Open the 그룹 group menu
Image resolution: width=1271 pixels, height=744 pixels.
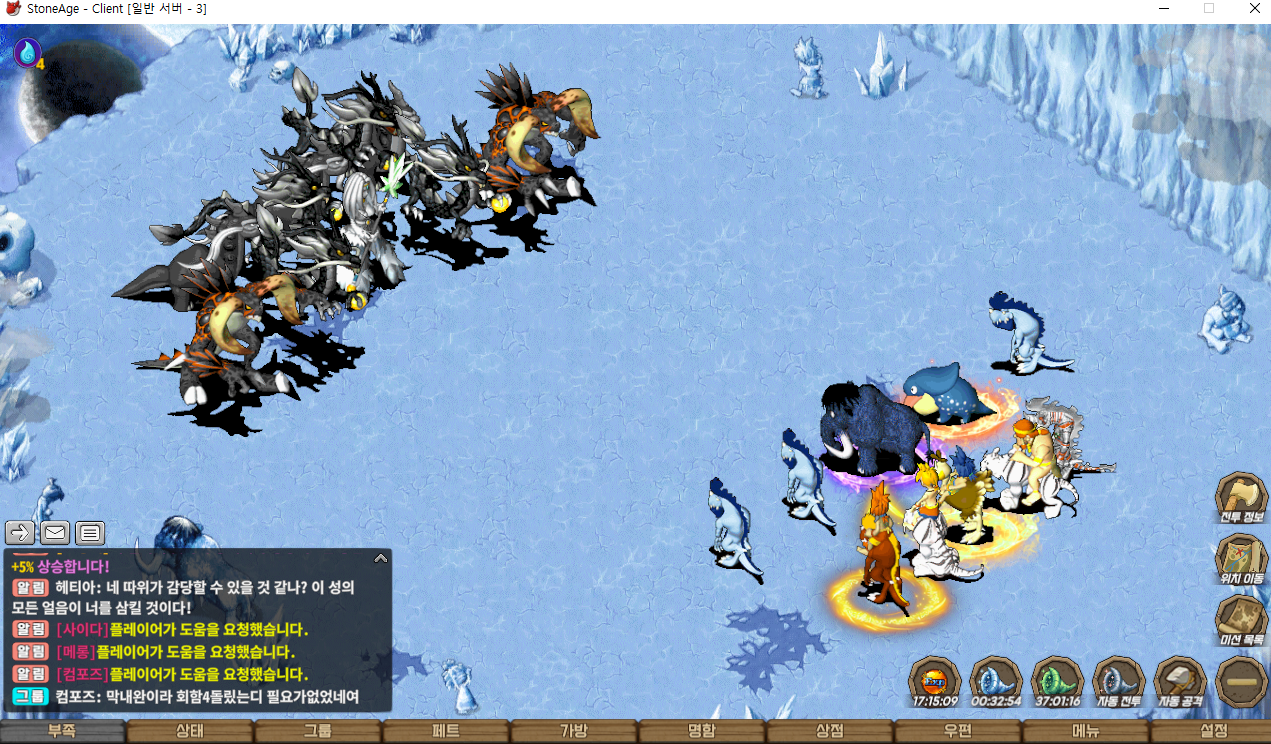tap(318, 731)
